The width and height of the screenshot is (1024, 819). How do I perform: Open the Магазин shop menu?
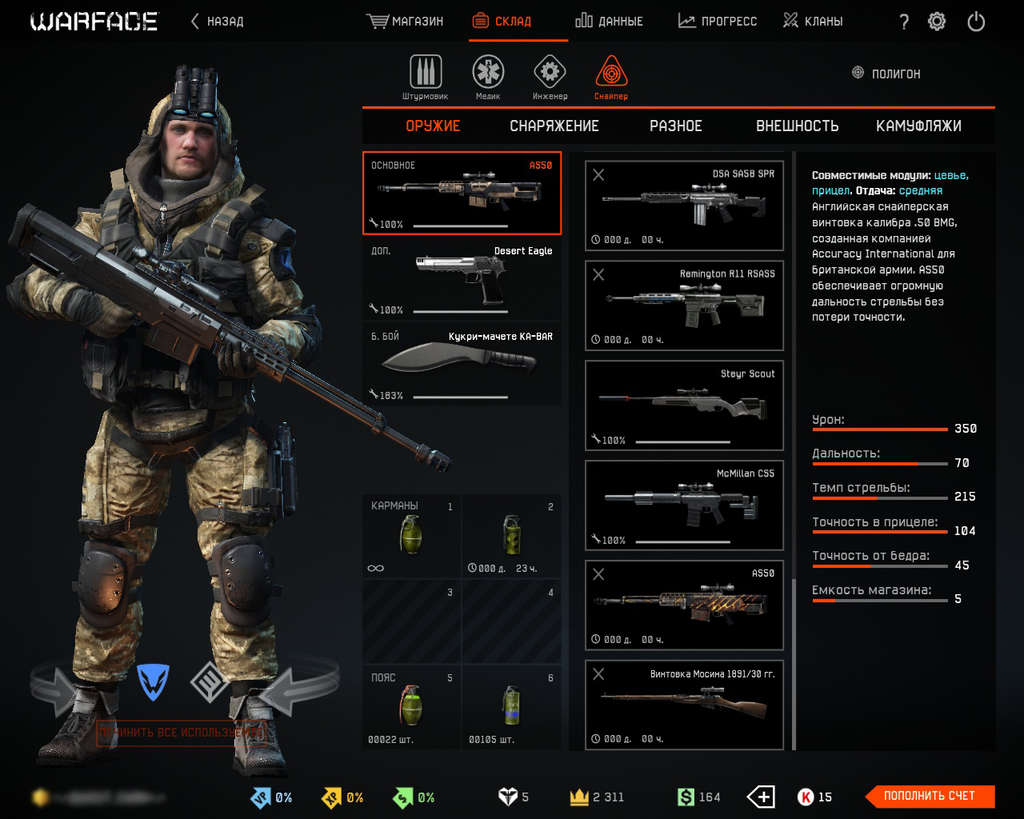pyautogui.click(x=405, y=21)
